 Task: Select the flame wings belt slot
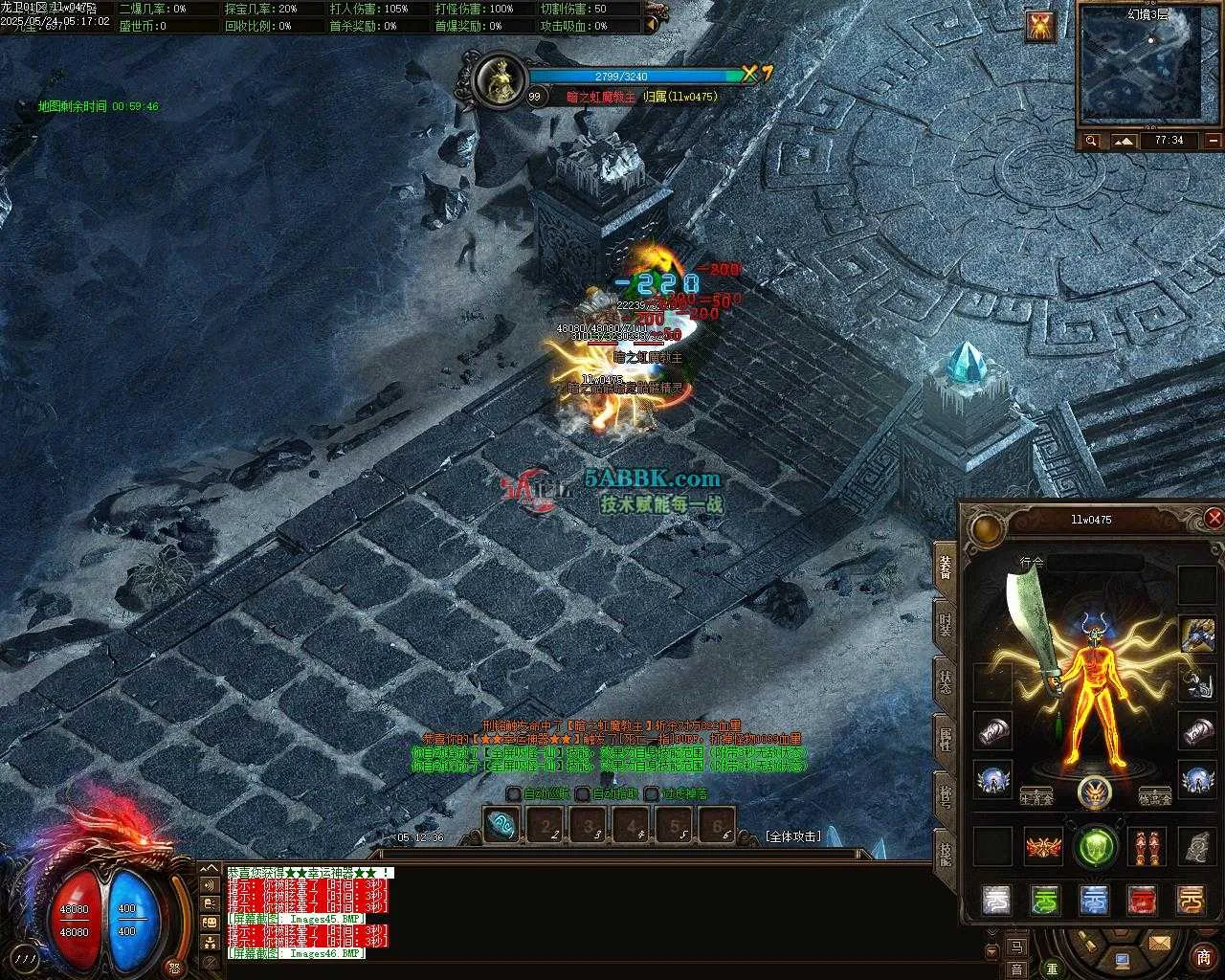[1044, 847]
